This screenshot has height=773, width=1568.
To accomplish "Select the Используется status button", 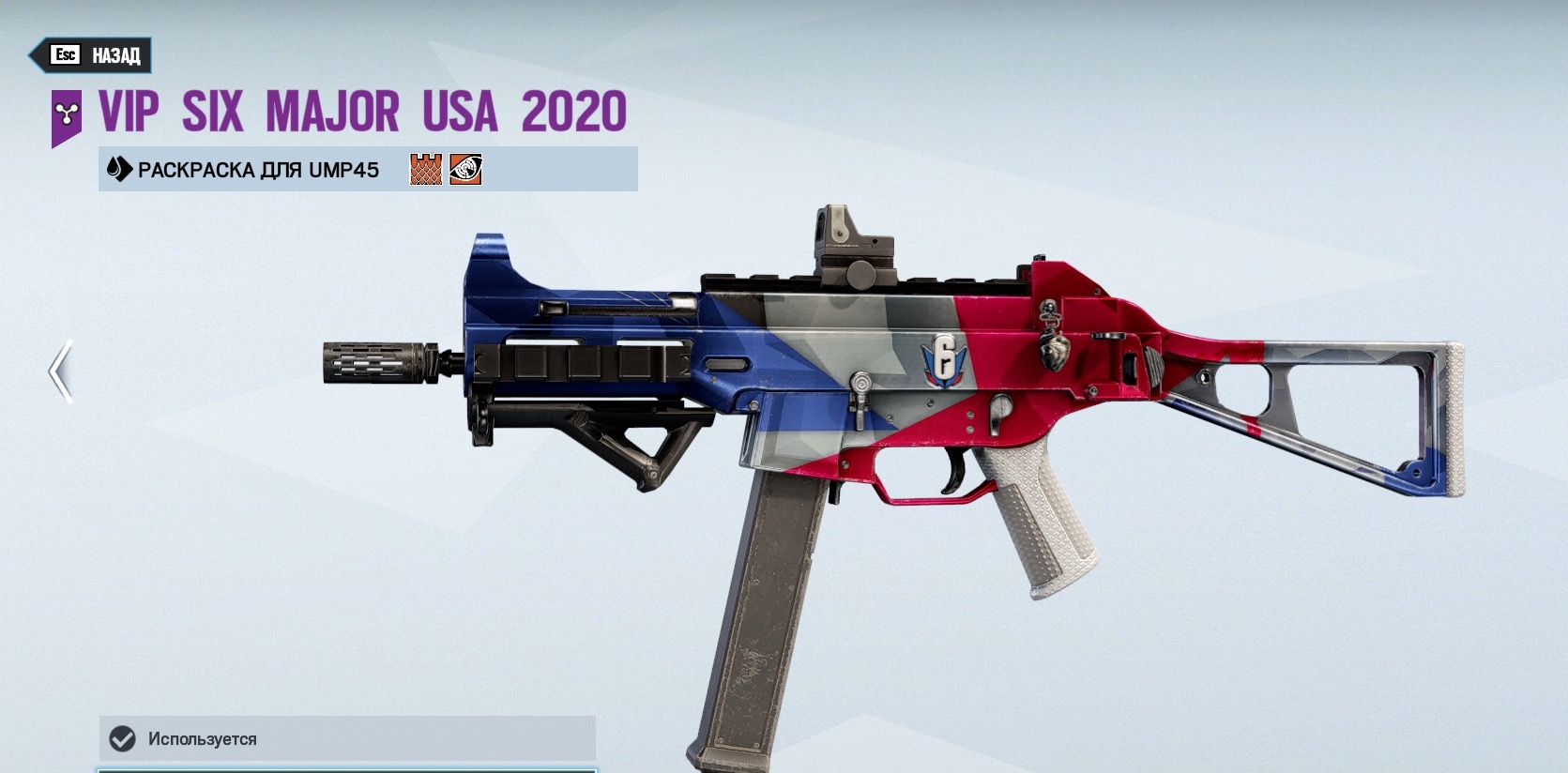I will click(347, 738).
